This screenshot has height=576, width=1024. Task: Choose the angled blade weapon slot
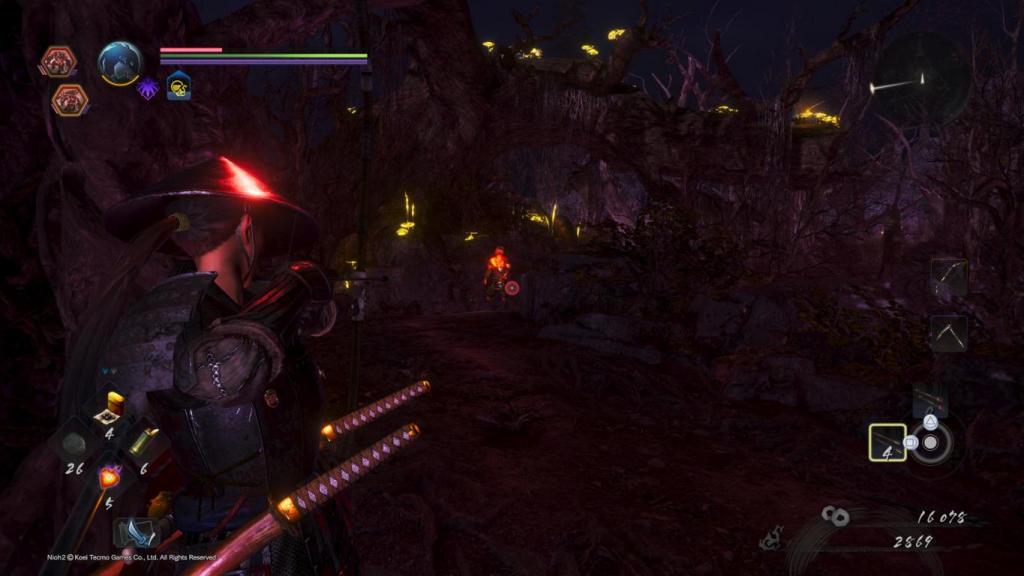(x=948, y=332)
